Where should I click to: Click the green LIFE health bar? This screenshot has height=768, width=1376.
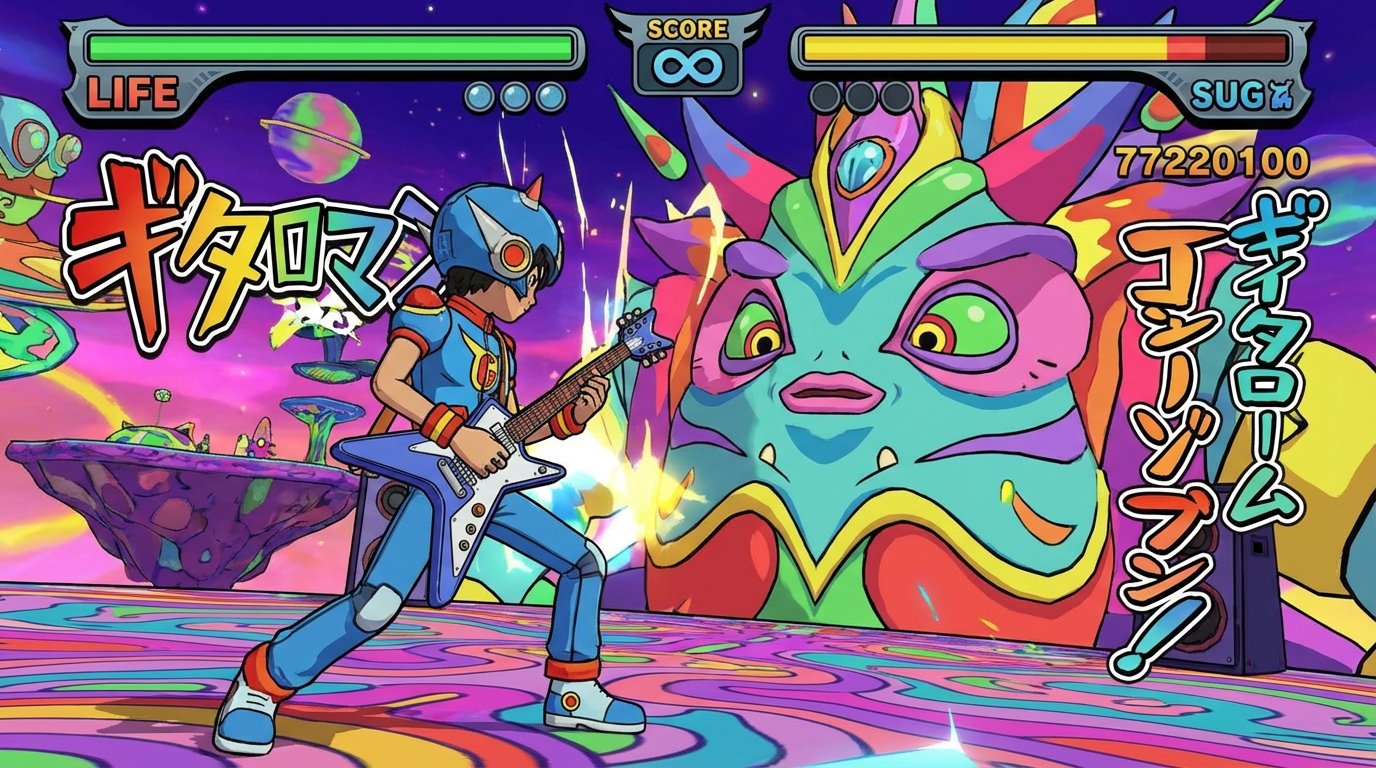tap(330, 45)
